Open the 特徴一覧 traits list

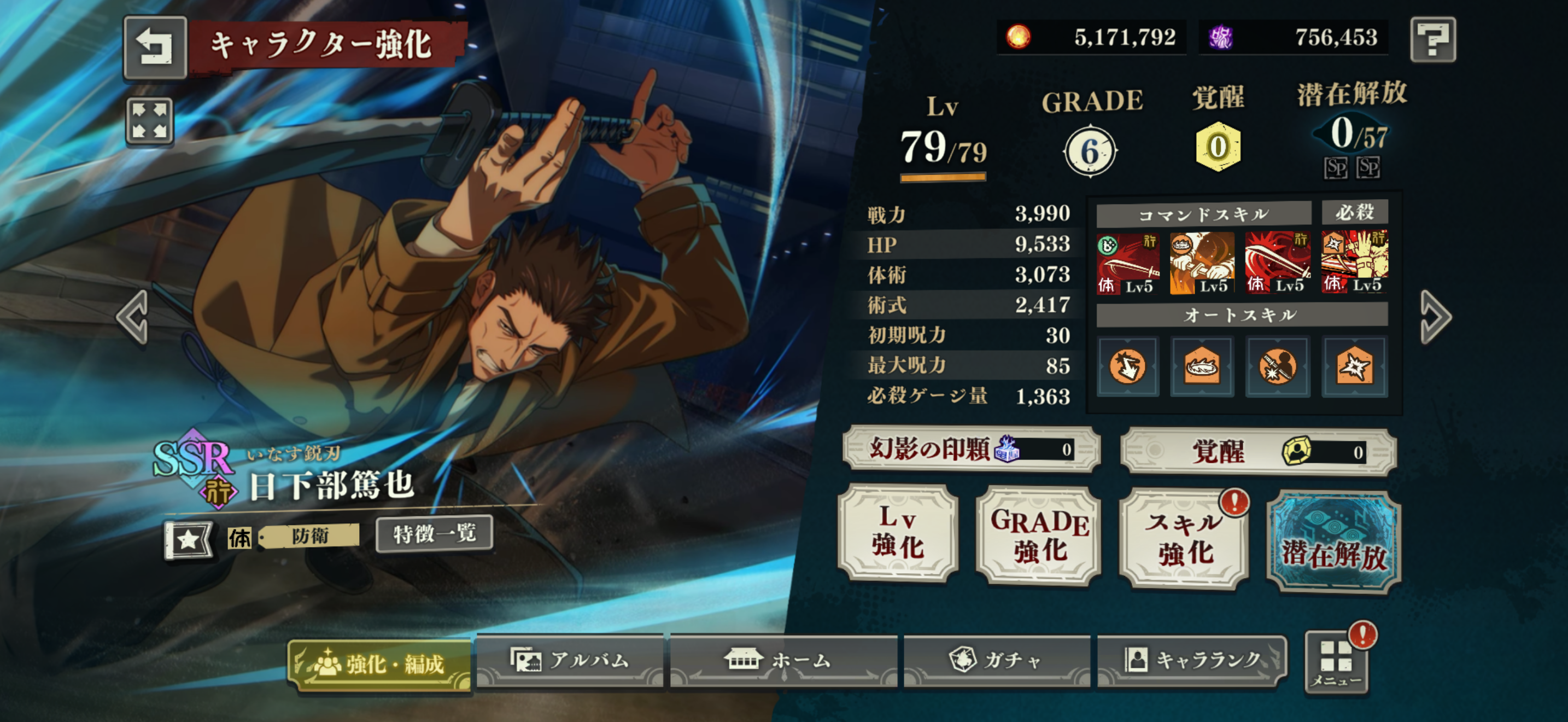coord(434,534)
